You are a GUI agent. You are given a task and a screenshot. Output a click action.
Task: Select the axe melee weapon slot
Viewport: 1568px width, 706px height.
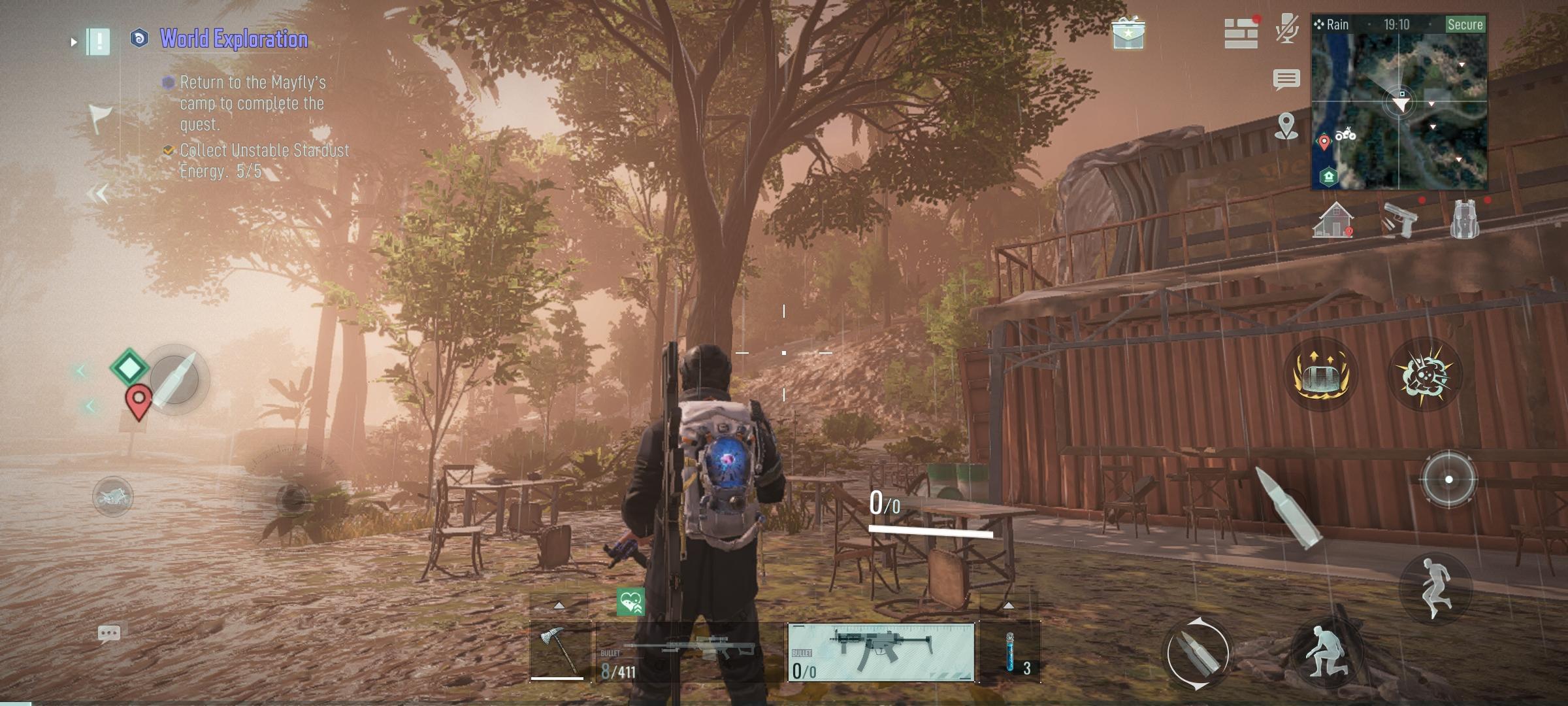(560, 651)
